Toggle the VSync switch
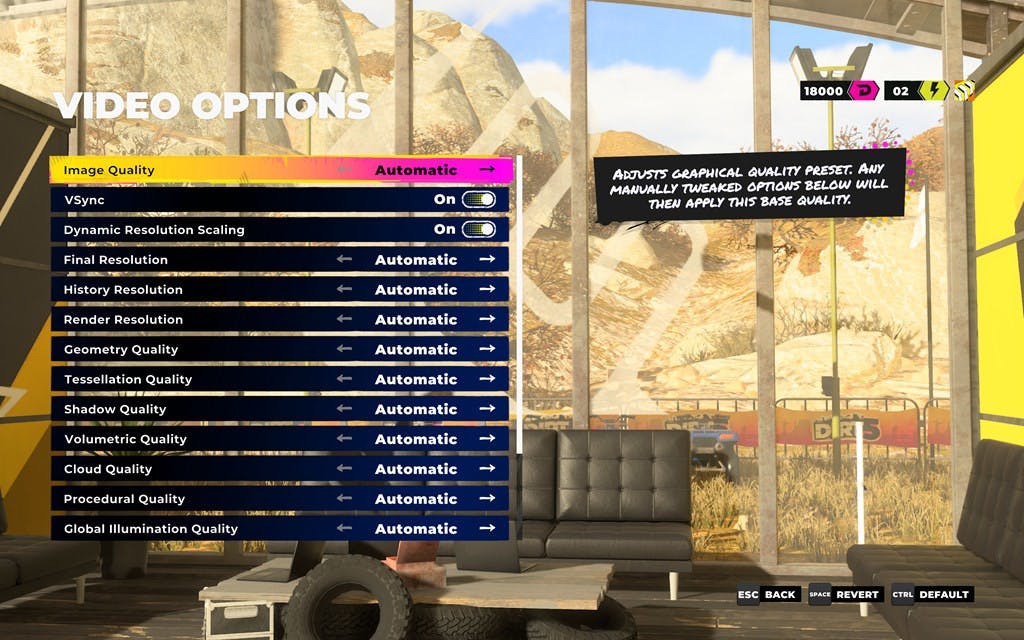 (478, 200)
